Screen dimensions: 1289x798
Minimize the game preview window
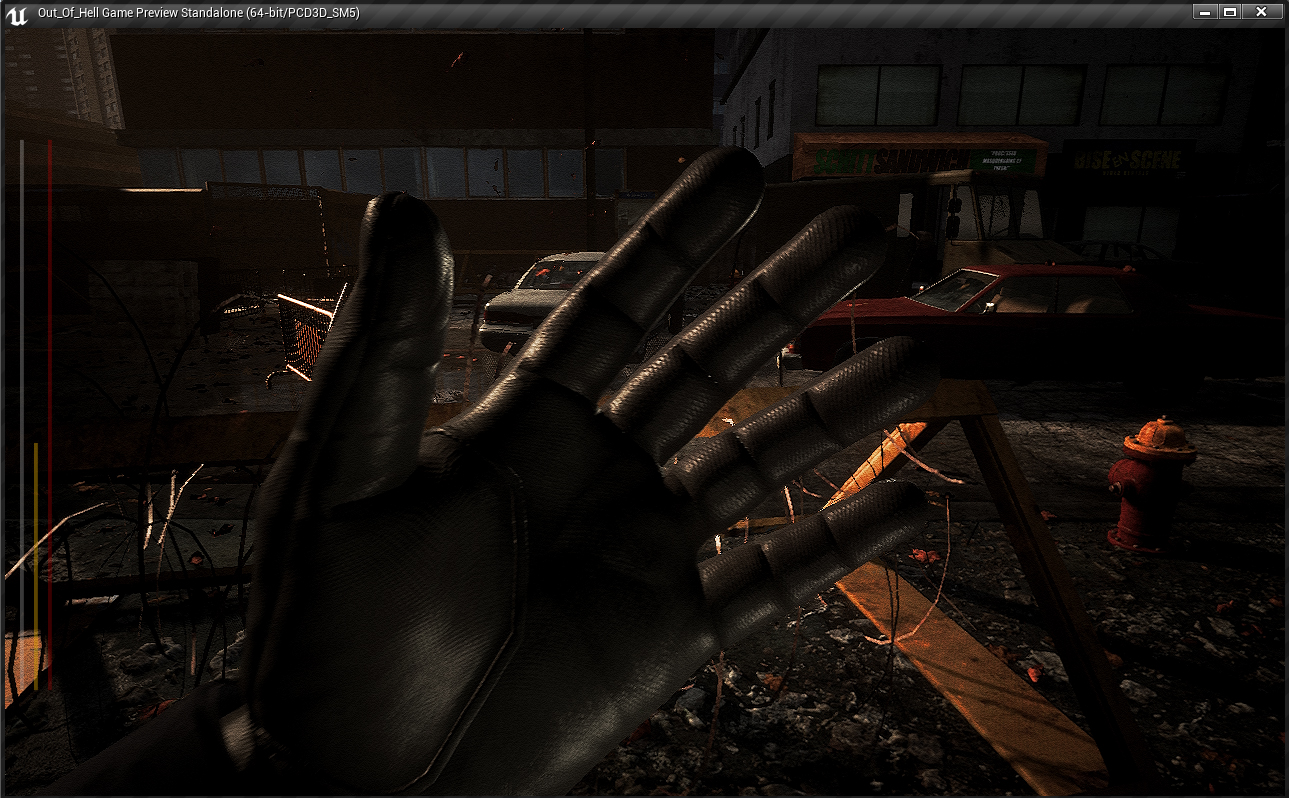pyautogui.click(x=1205, y=12)
